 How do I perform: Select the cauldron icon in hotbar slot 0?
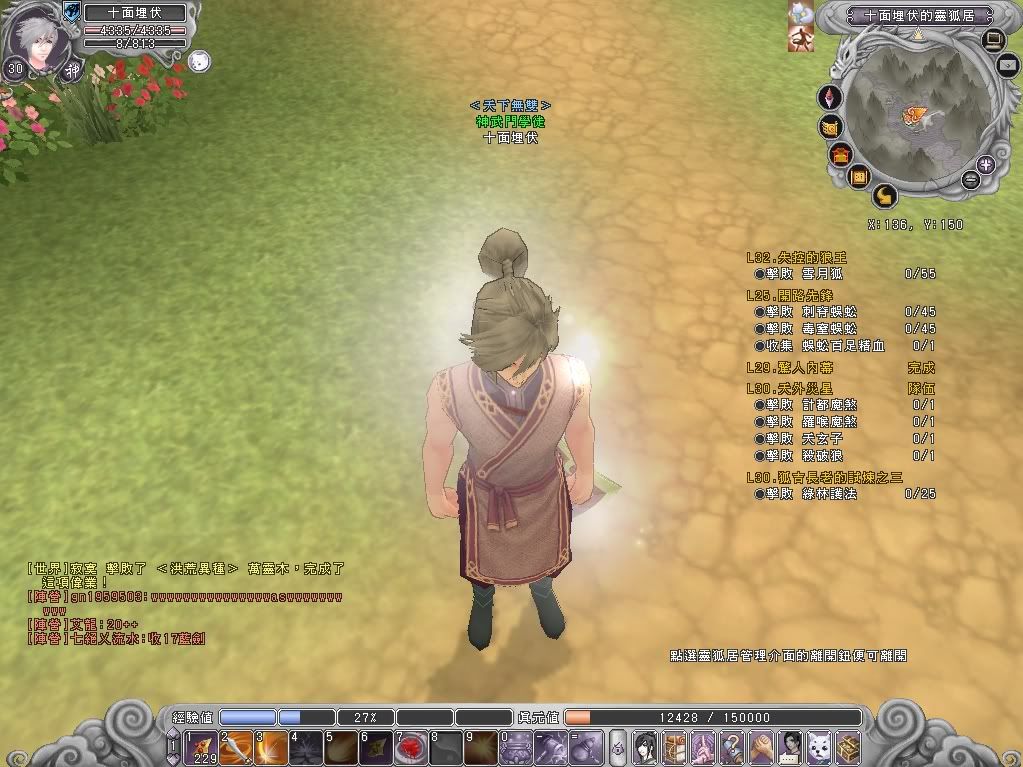(x=517, y=747)
